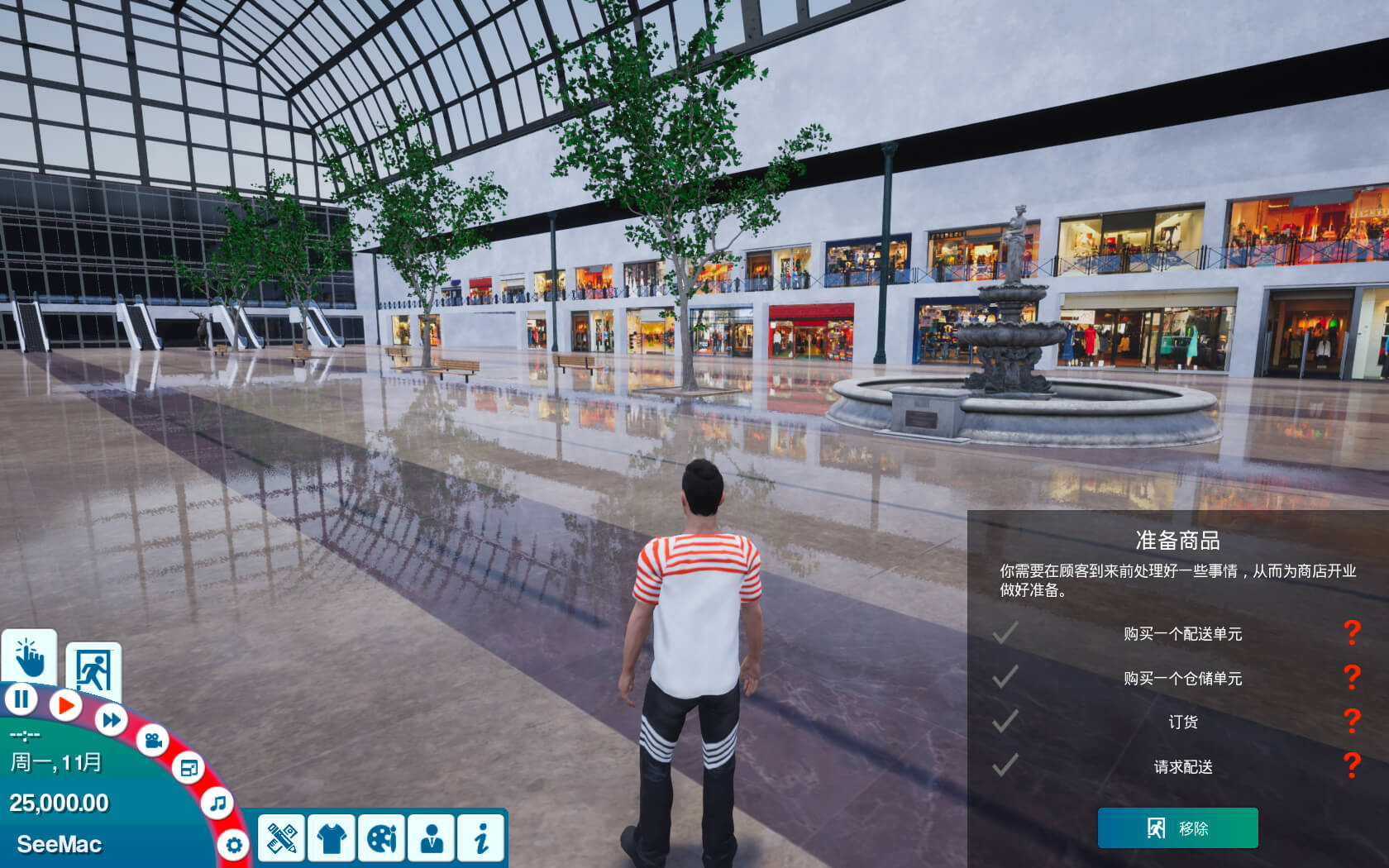The image size is (1389, 868).
Task: Show help for the 订货 objective
Action: 1352,722
